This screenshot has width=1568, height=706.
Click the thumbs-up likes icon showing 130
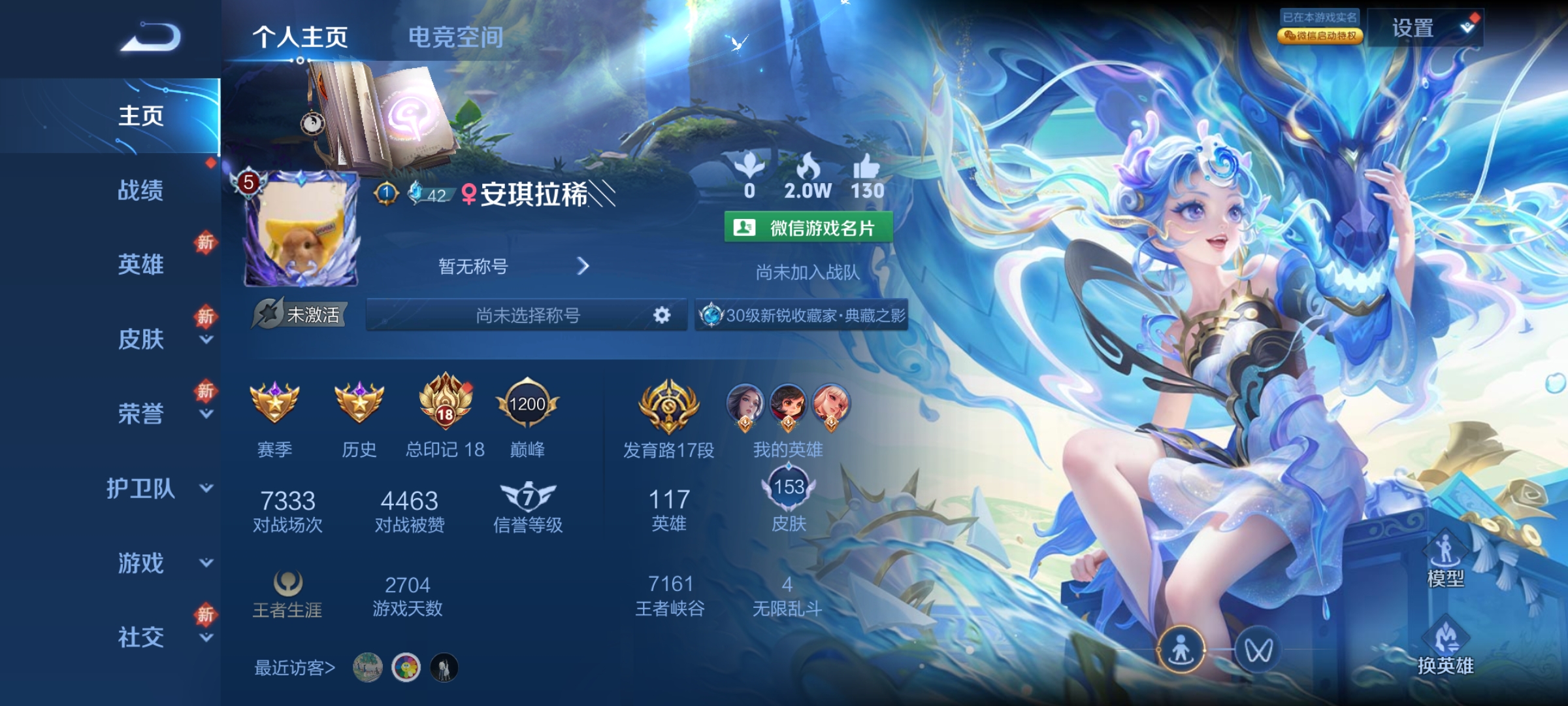(x=866, y=170)
